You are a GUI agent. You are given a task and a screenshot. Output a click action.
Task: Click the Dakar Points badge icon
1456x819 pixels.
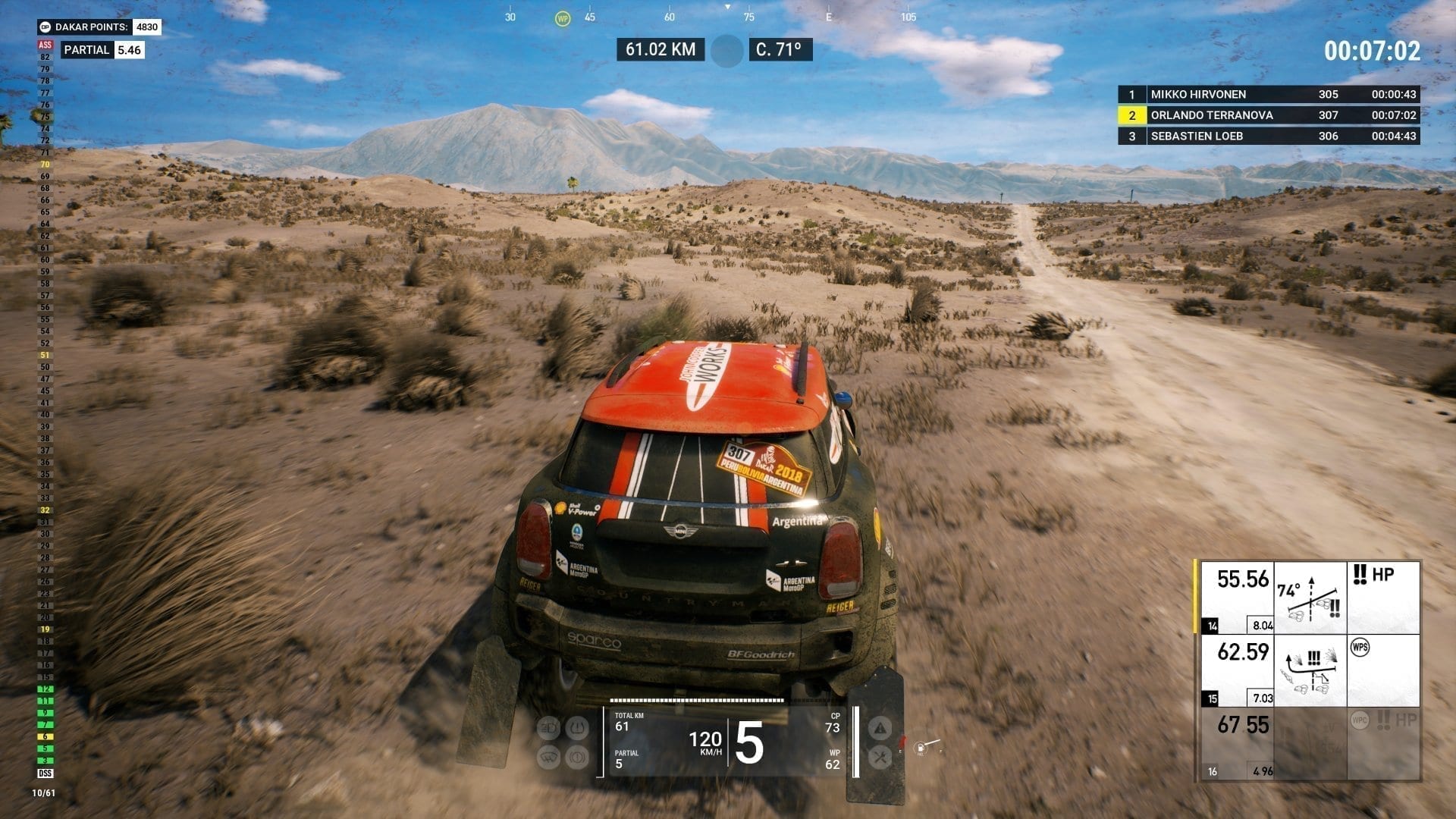45,27
